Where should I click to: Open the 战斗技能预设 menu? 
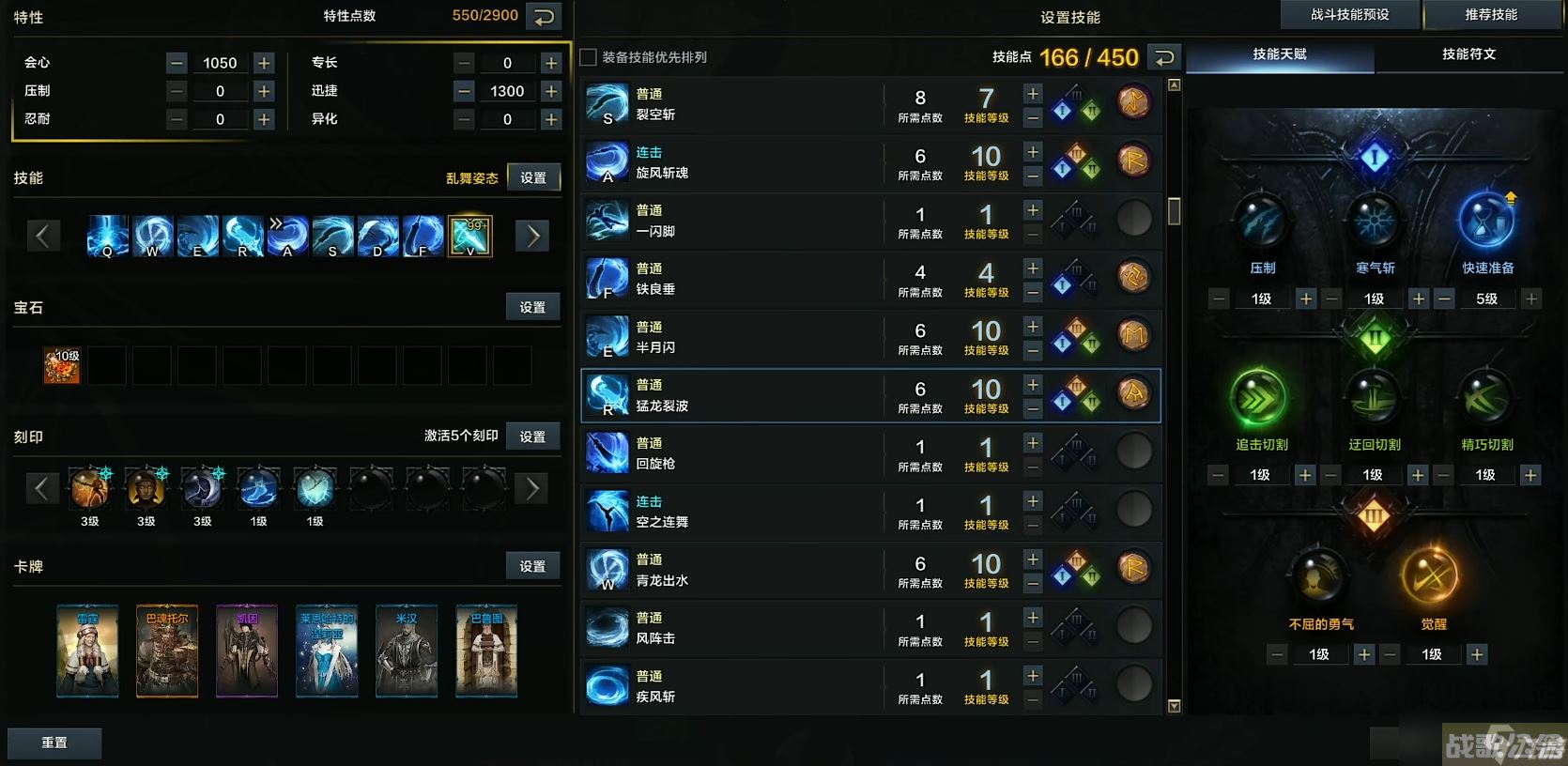pos(1350,14)
